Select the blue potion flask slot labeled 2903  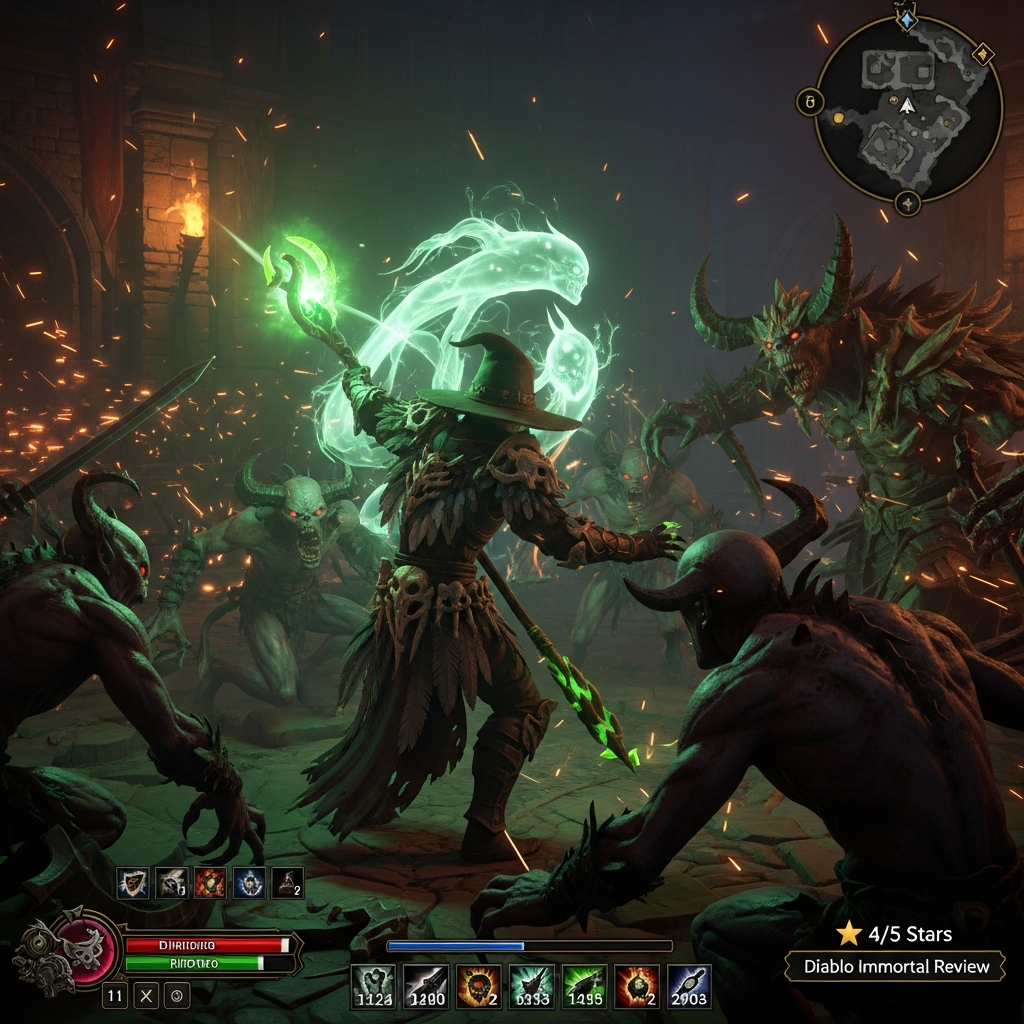[689, 986]
